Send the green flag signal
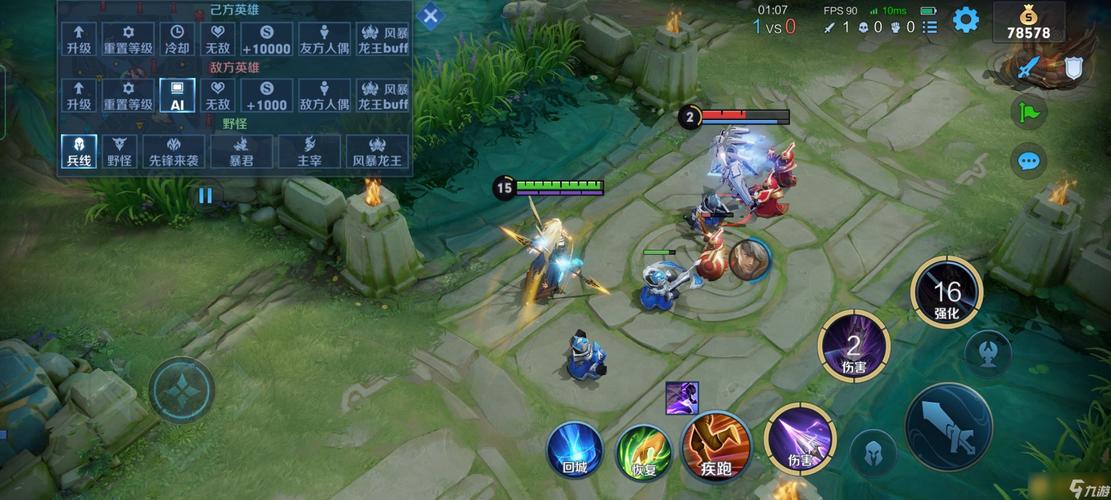 [1027, 111]
